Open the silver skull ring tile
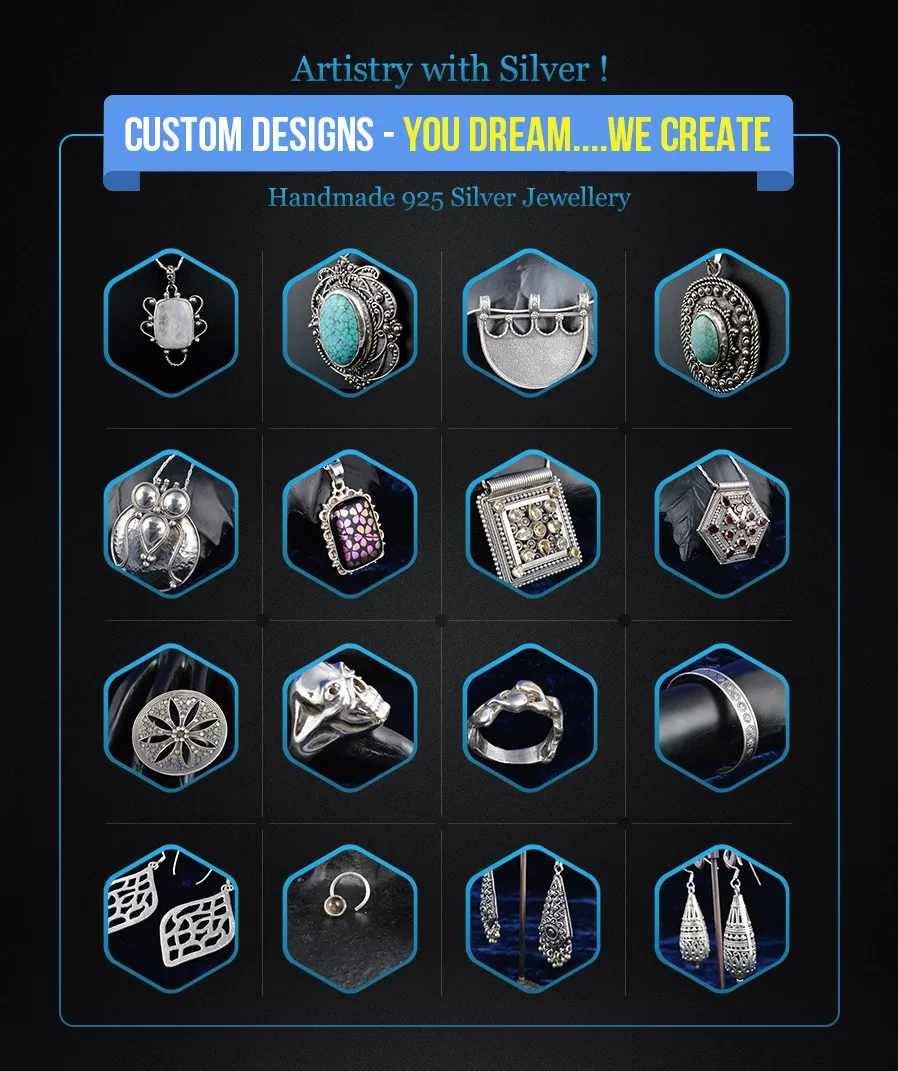The height and width of the screenshot is (1071, 898). tap(350, 718)
